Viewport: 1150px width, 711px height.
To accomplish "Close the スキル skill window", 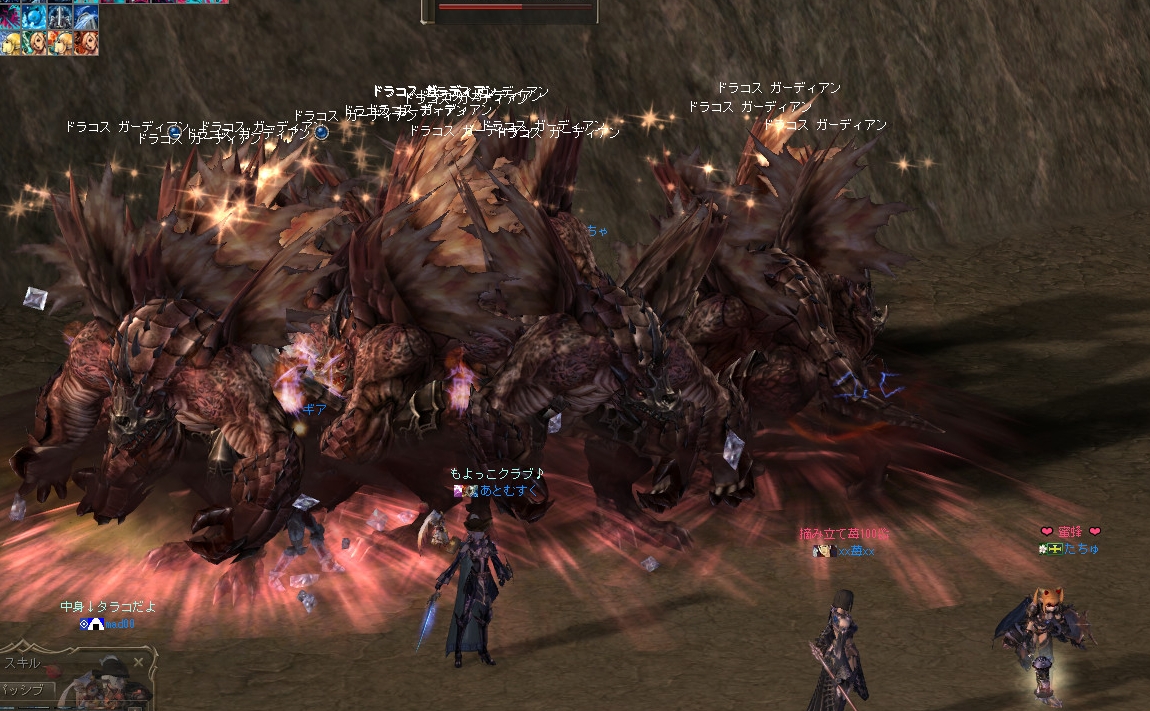I will click(139, 662).
